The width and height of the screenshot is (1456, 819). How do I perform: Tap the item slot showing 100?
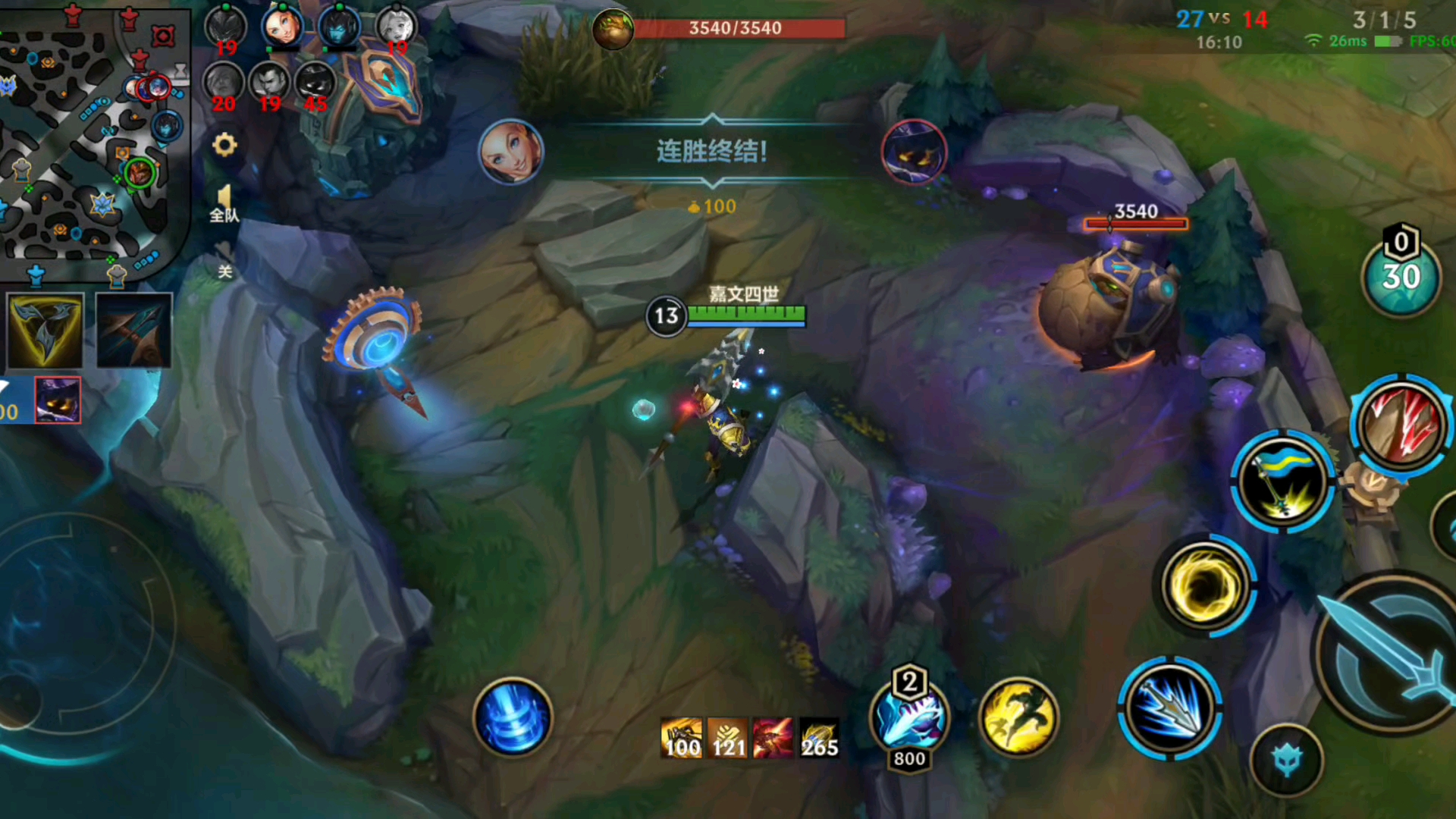[x=682, y=738]
